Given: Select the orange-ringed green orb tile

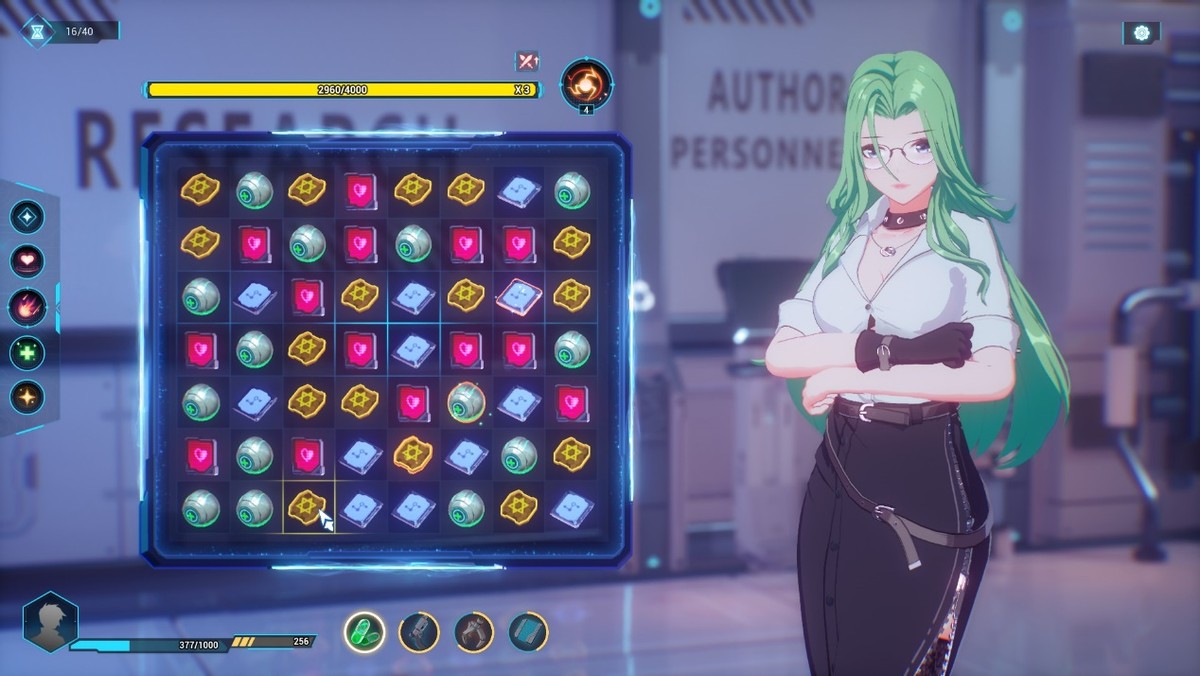Looking at the screenshot, I should pos(464,401).
